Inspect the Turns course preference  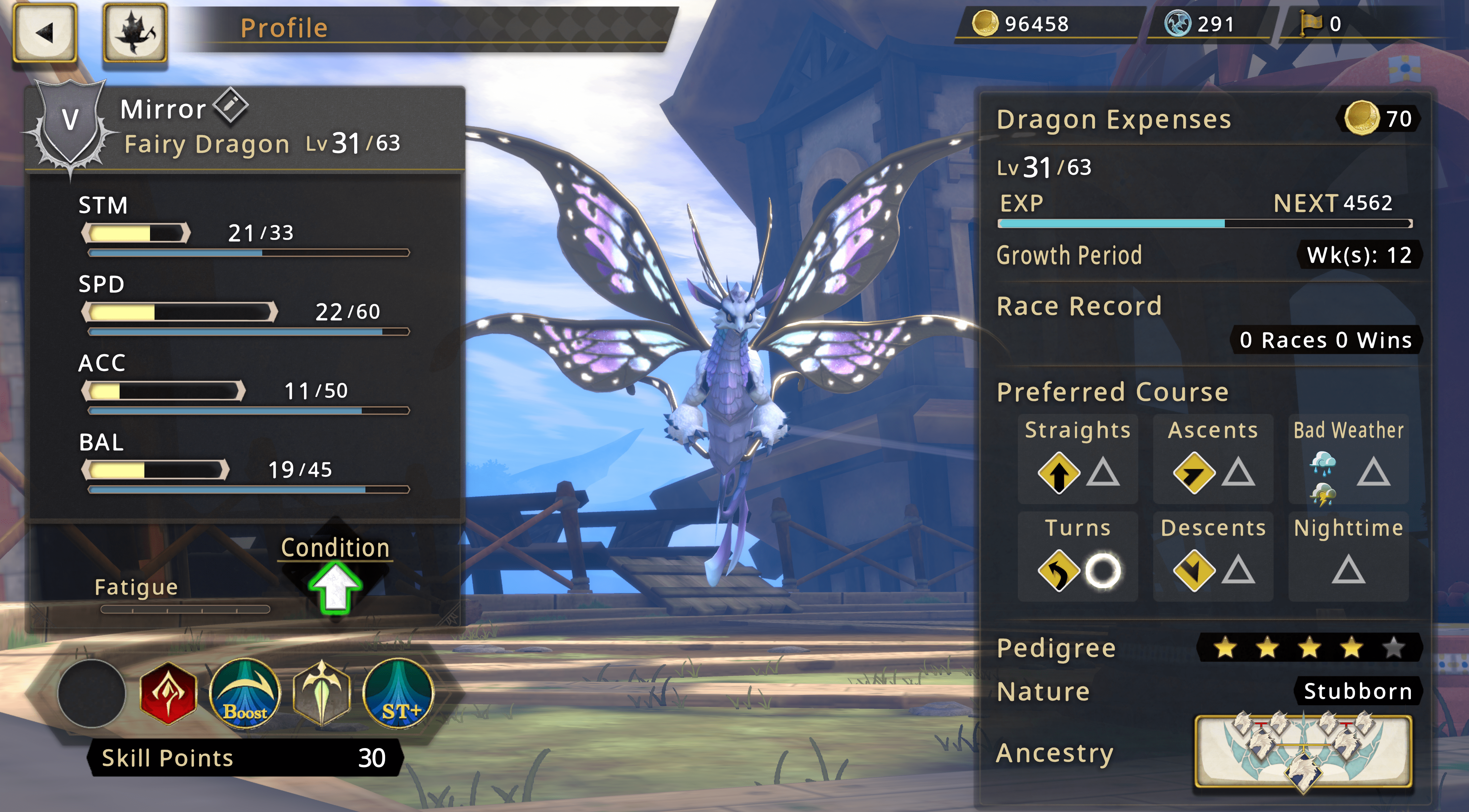[x=1078, y=557]
